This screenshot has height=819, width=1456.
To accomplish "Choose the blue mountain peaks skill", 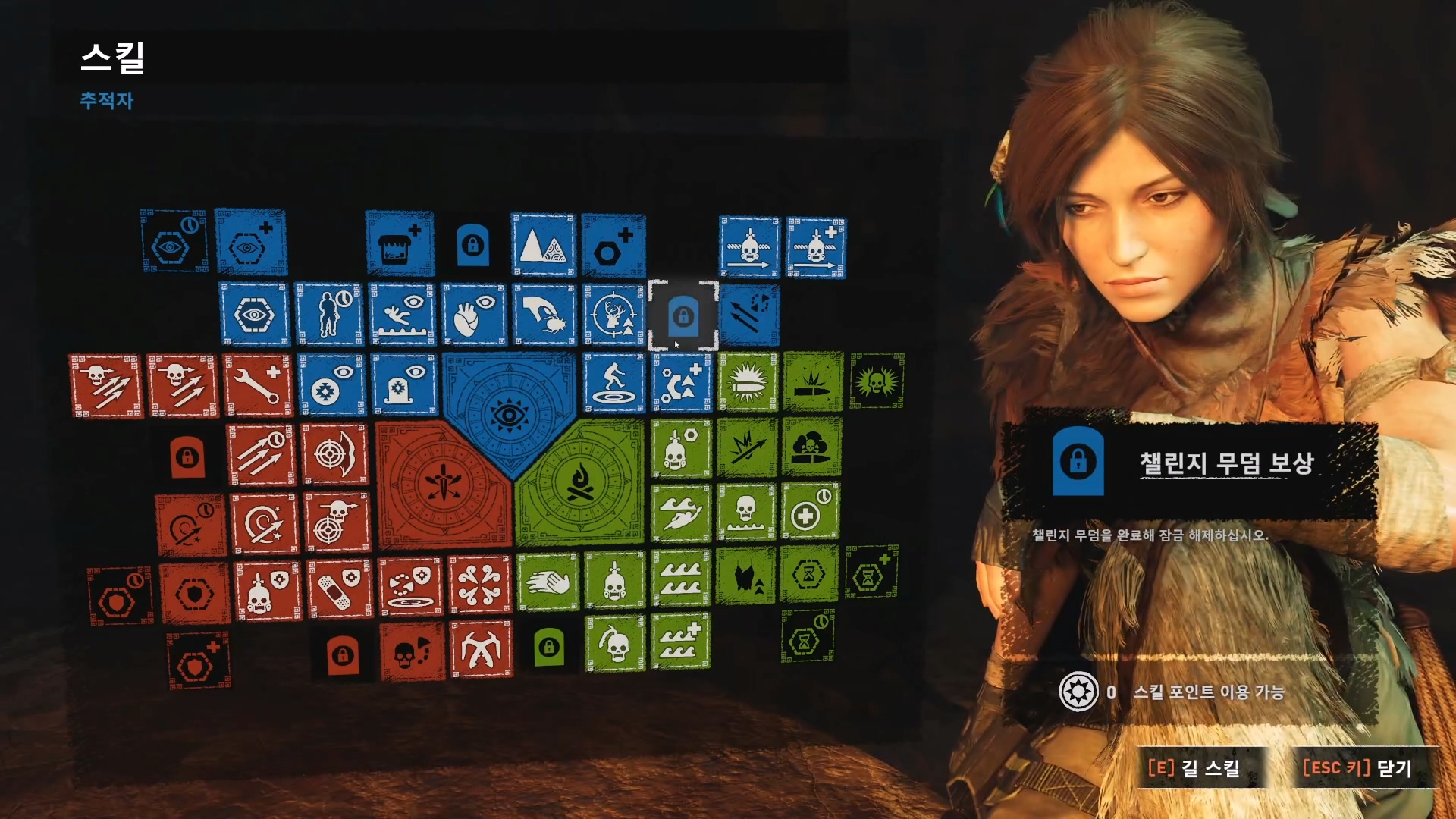I will click(x=543, y=244).
